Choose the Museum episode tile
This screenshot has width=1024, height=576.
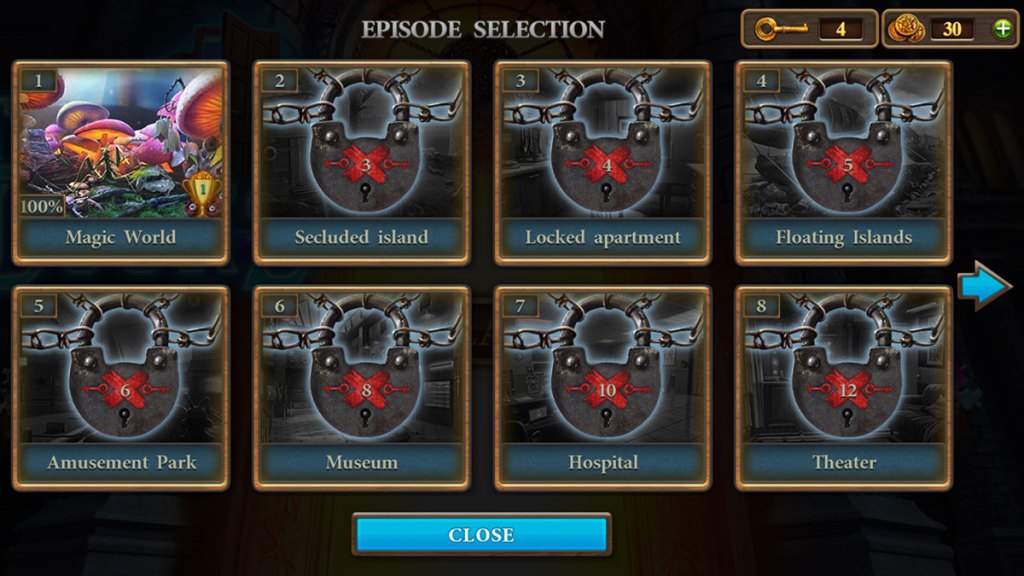[x=361, y=388]
